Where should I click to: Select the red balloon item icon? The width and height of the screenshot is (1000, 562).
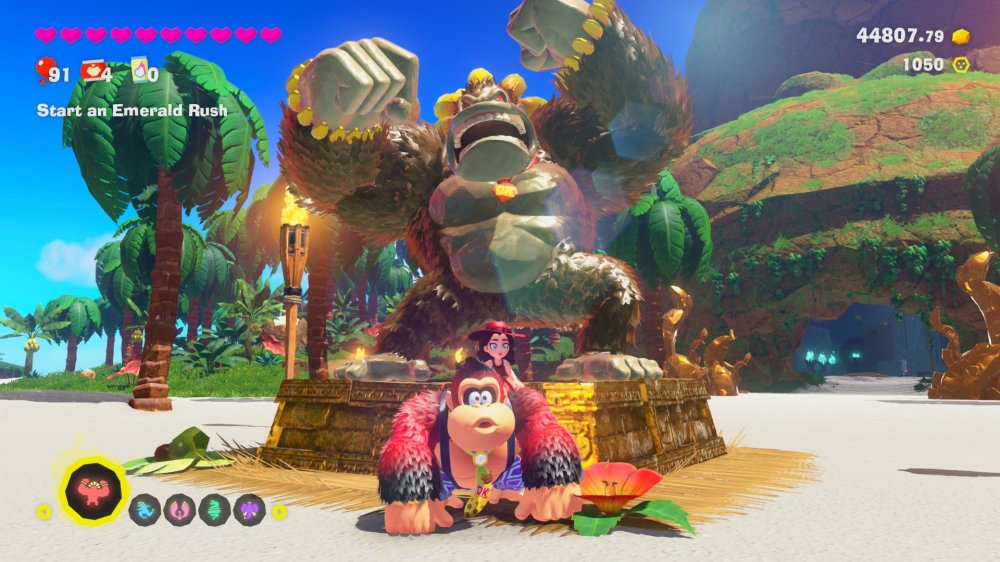(45, 70)
